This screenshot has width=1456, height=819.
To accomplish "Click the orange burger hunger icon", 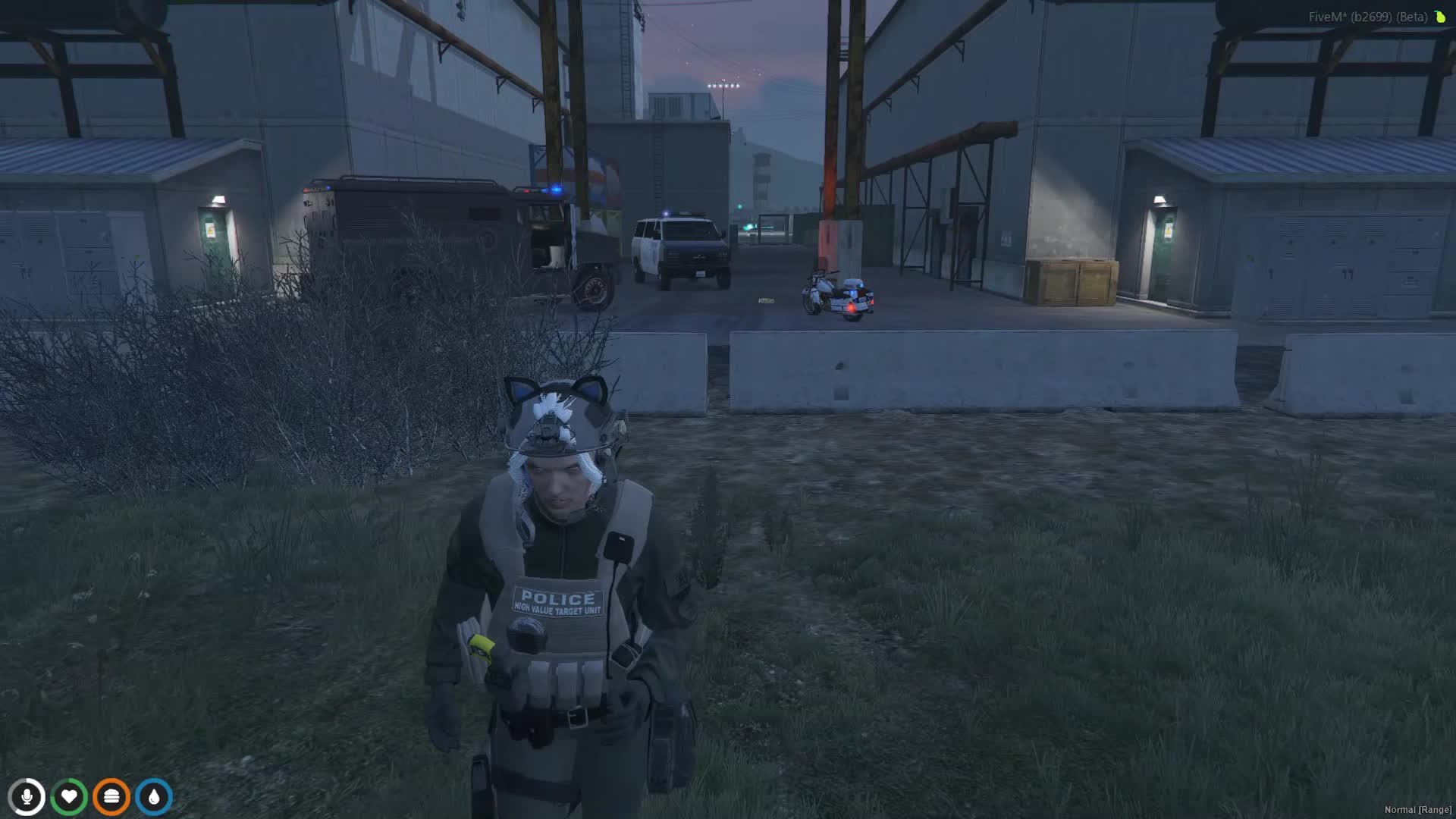I will (x=111, y=797).
